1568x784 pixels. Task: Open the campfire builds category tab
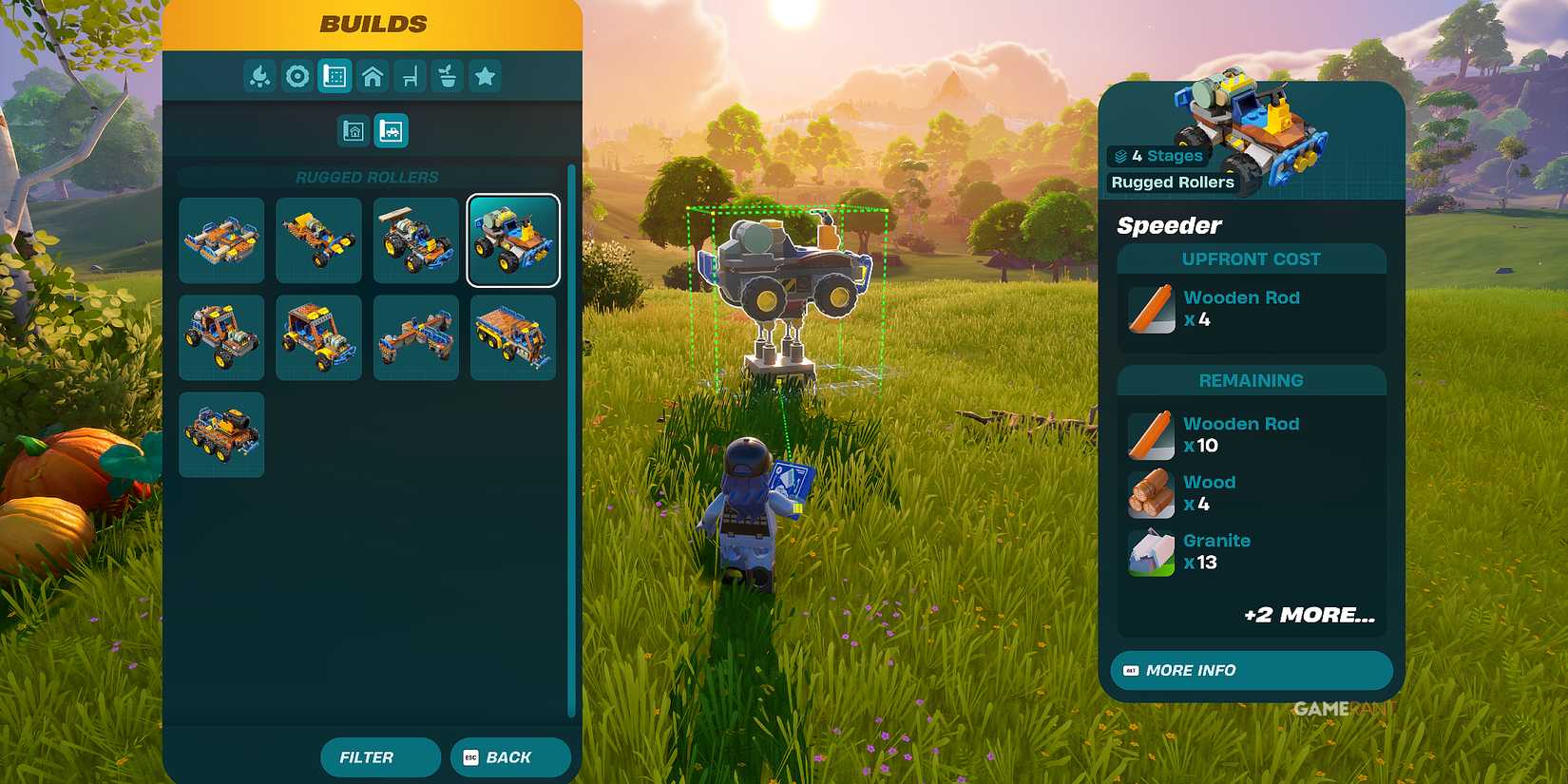point(259,76)
